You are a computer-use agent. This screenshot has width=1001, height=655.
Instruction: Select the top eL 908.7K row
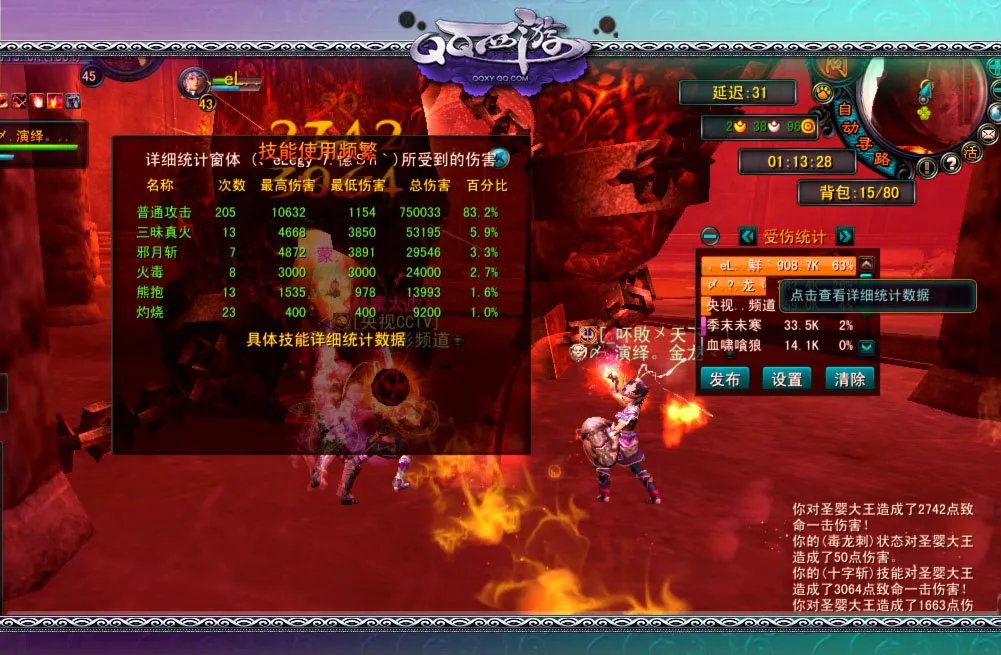pyautogui.click(x=777, y=266)
